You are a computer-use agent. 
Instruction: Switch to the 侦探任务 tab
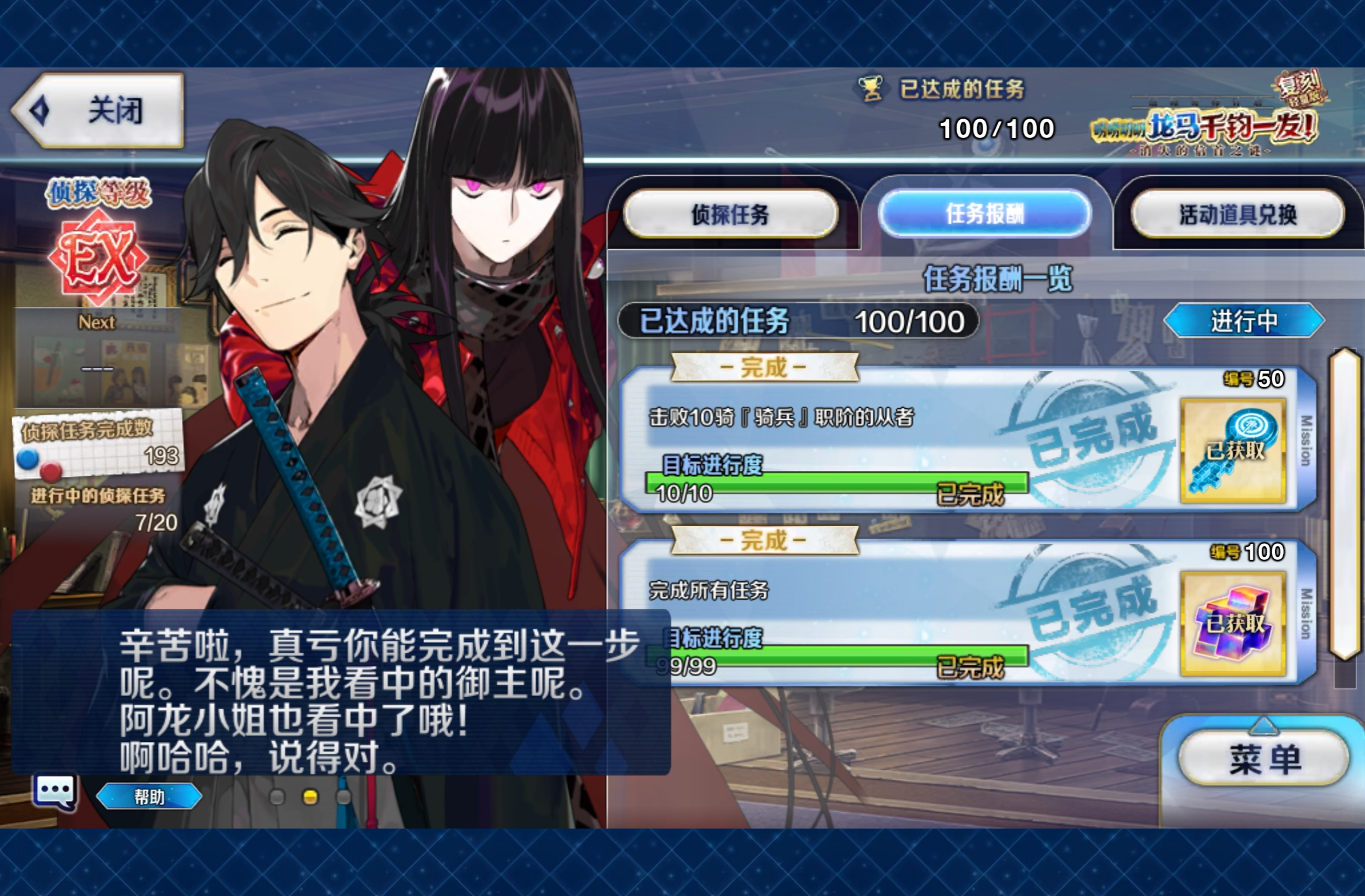(x=730, y=214)
